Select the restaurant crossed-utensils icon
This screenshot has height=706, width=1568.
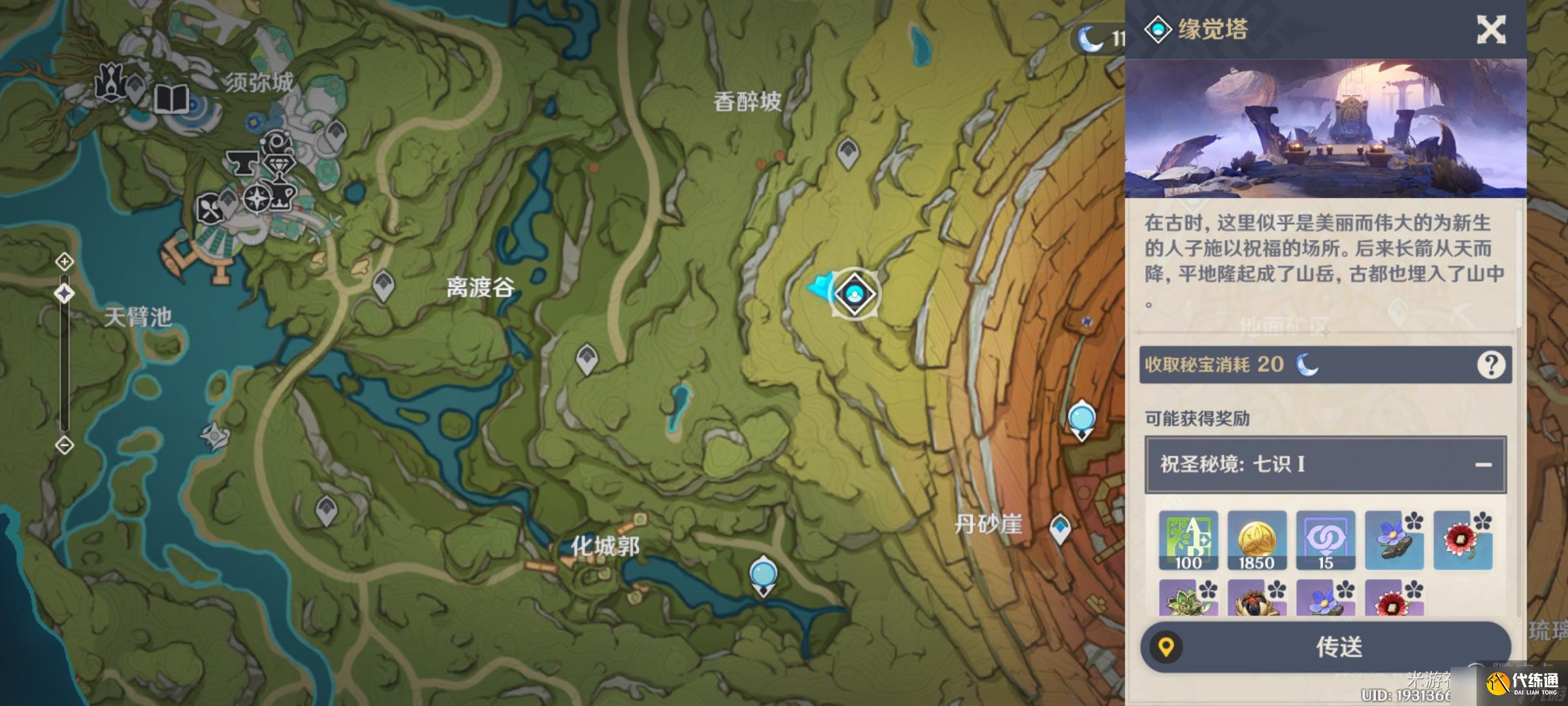[211, 207]
